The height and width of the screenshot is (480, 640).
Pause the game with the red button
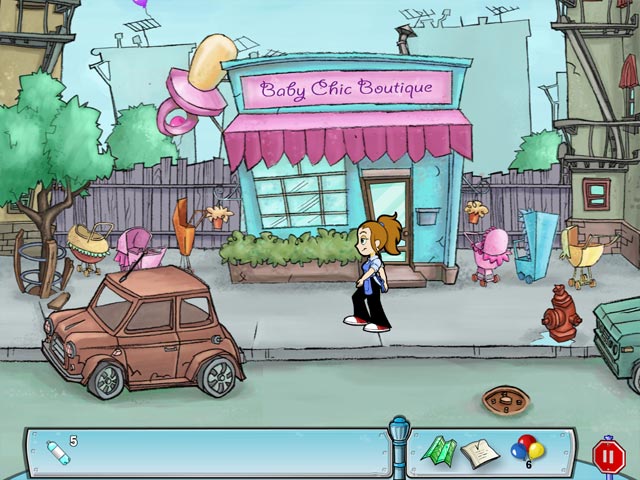(608, 456)
